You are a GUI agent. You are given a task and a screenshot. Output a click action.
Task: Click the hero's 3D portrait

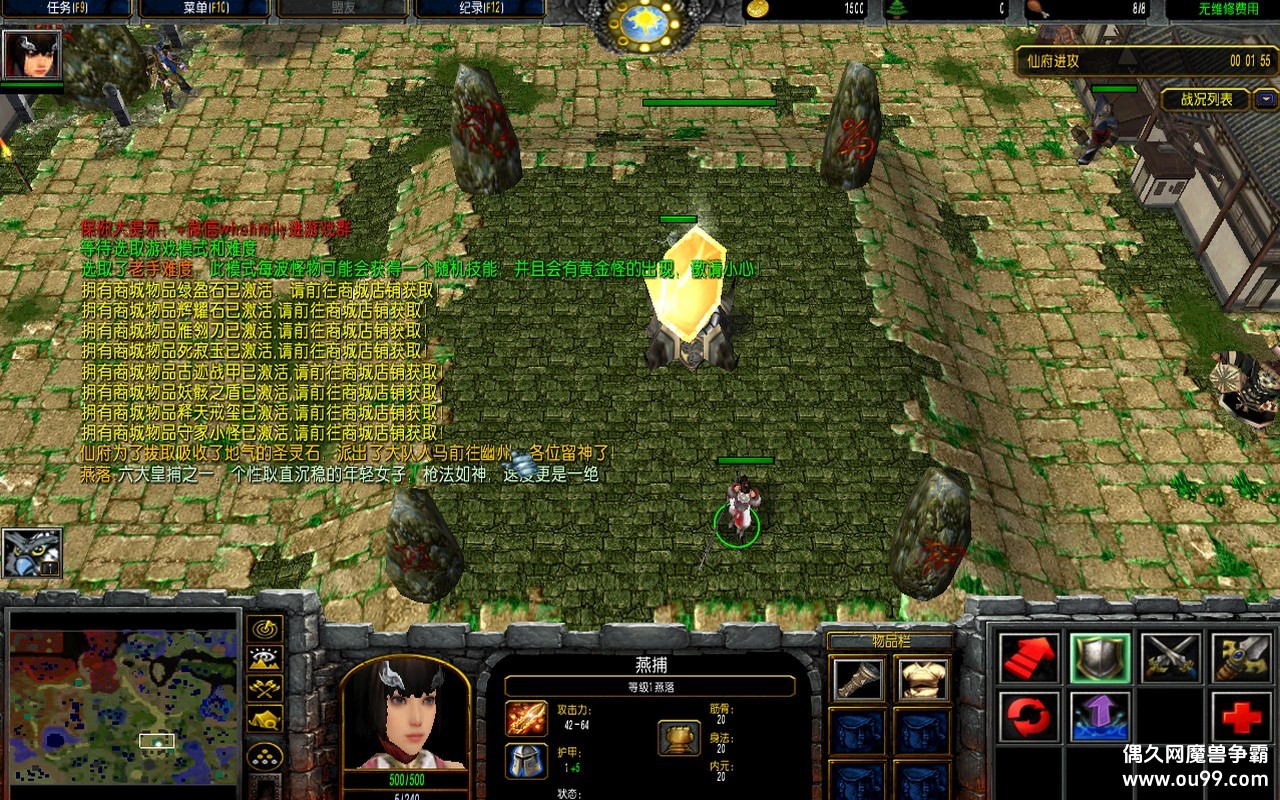click(x=406, y=715)
